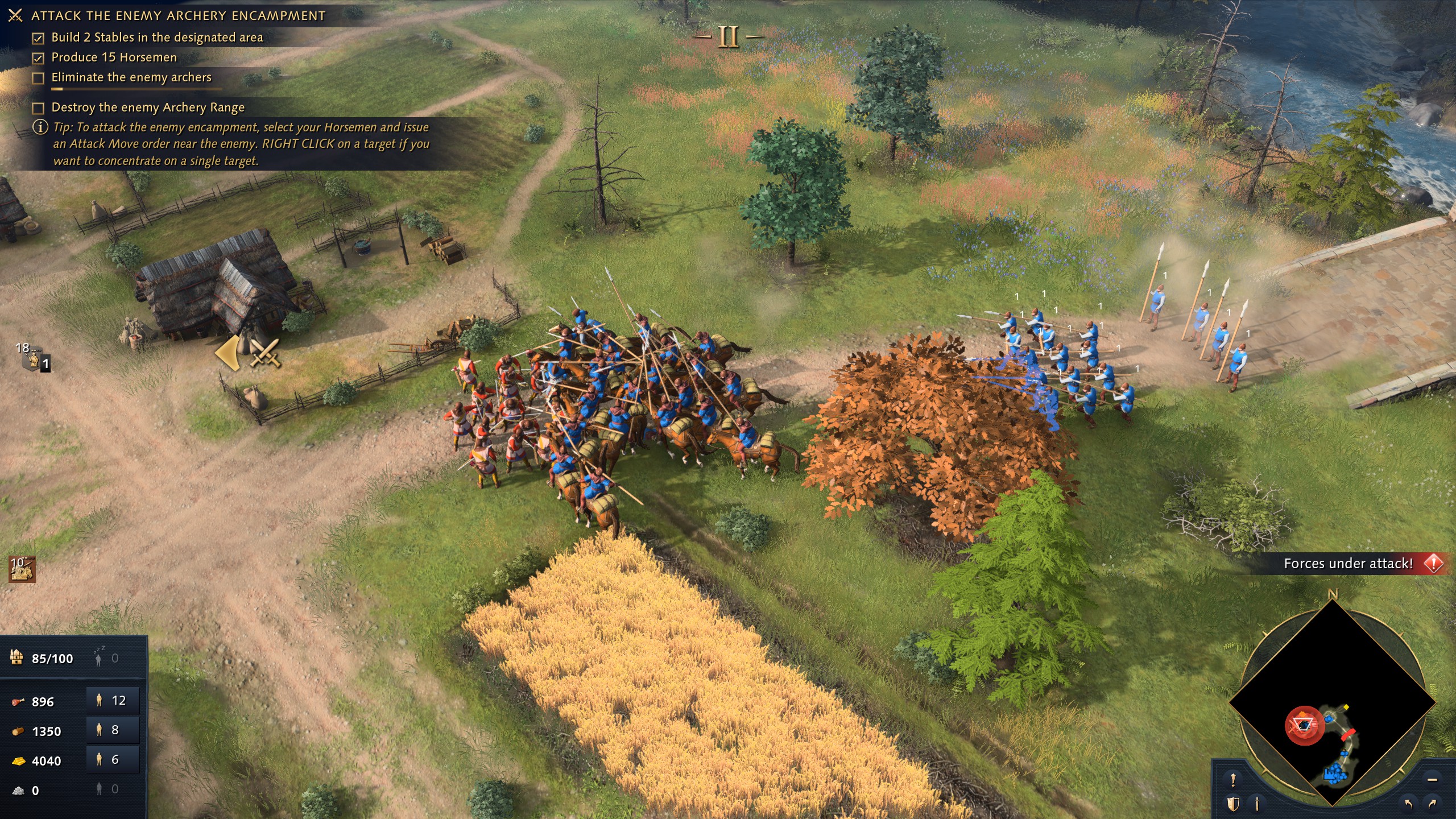Select the 12 food villagers button
This screenshot has height=819, width=1456.
[x=113, y=700]
